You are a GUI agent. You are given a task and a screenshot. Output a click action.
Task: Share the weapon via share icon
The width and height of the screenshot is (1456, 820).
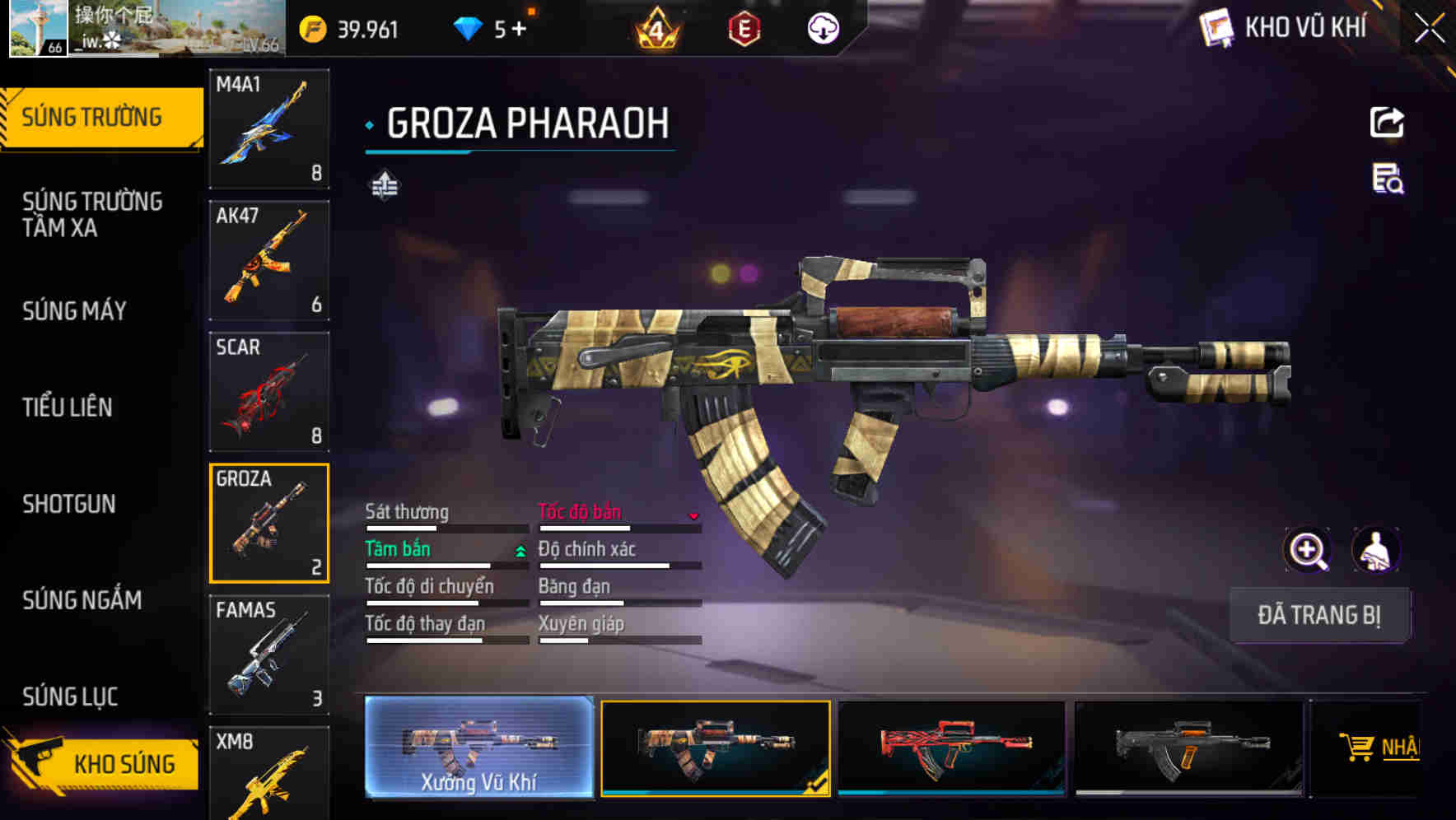point(1387,123)
